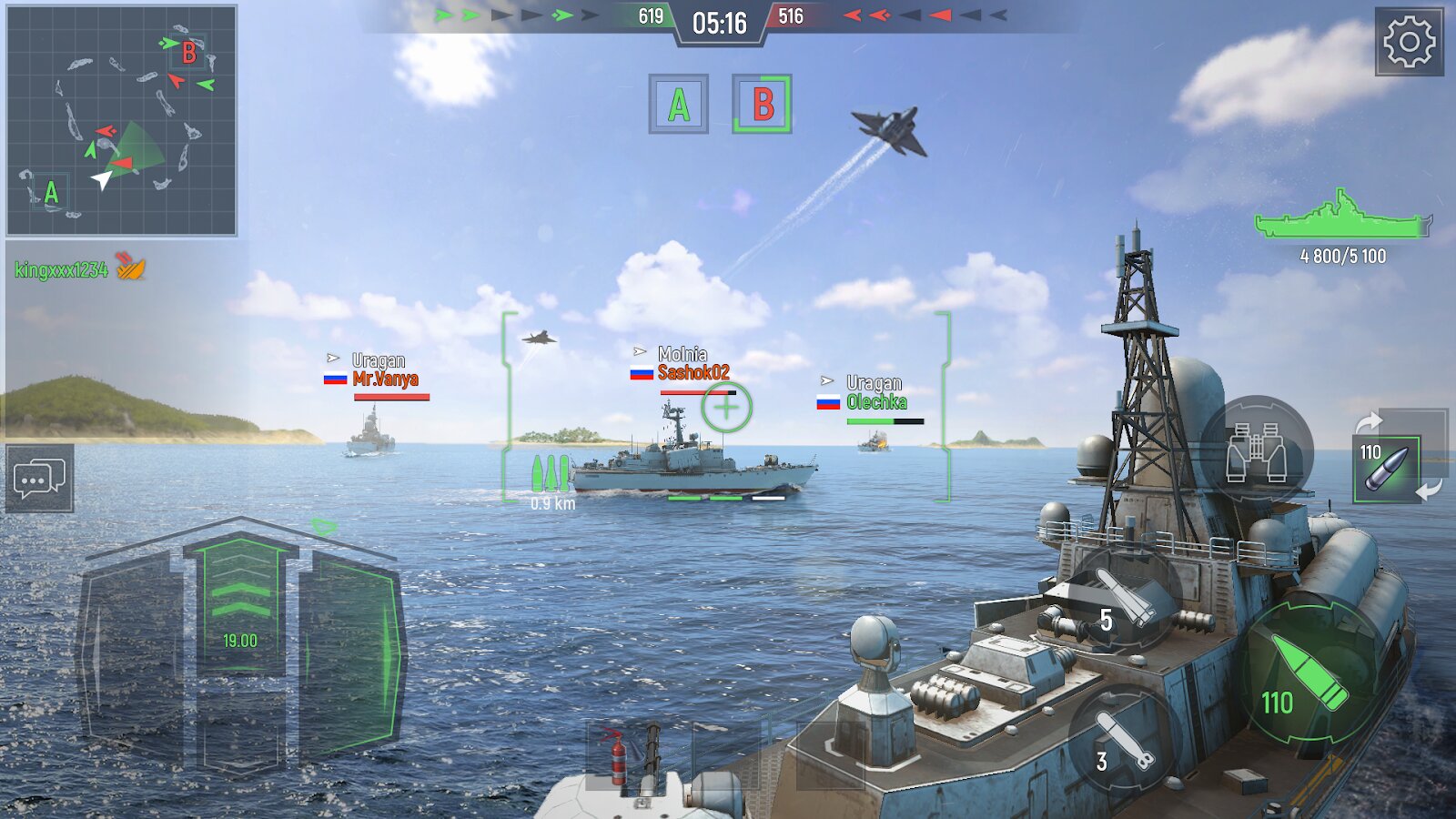Open the tactical minimap
The height and width of the screenshot is (819, 1456).
point(121,120)
